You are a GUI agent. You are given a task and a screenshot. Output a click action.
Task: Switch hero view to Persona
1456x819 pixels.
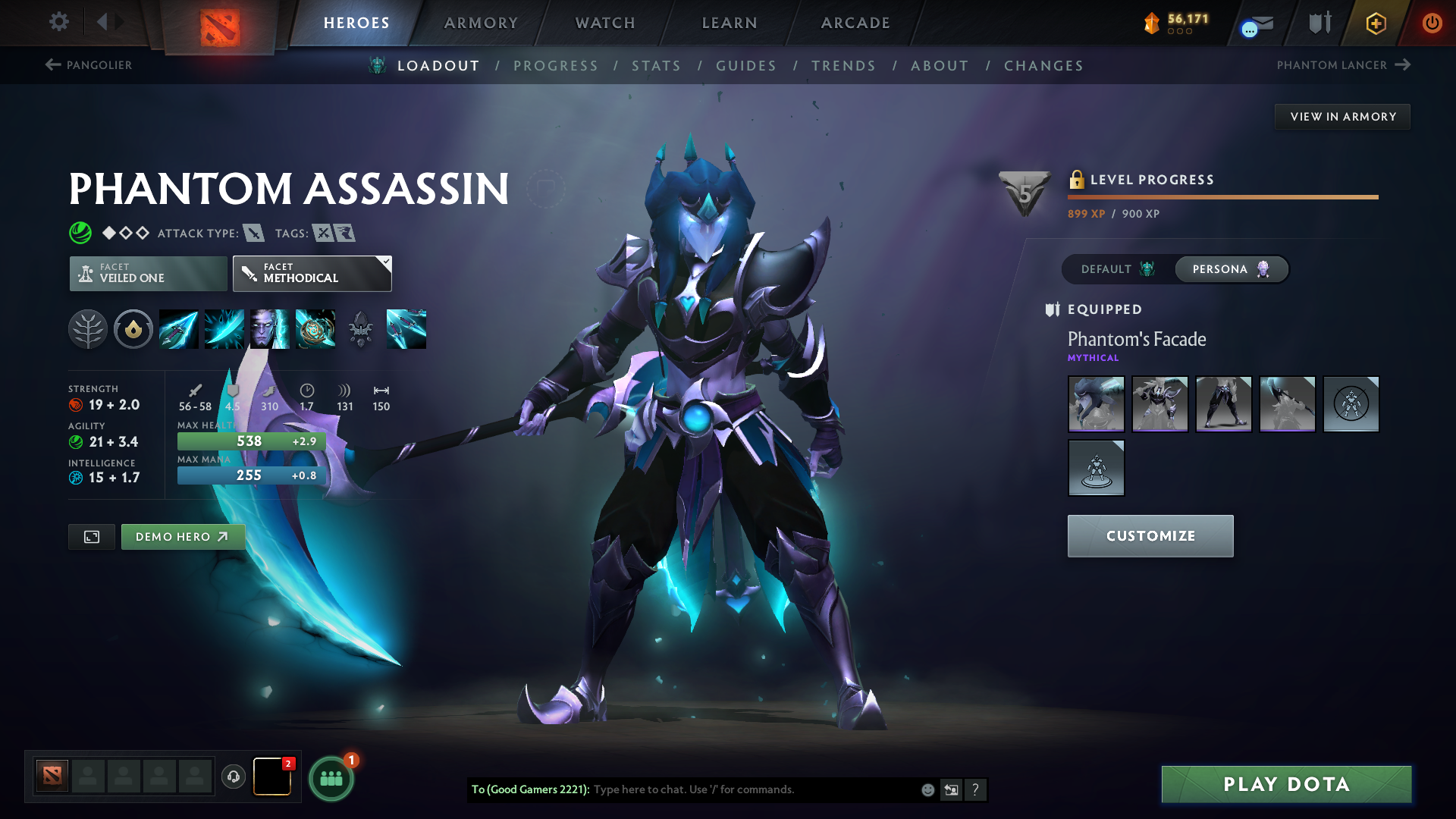point(1230,269)
